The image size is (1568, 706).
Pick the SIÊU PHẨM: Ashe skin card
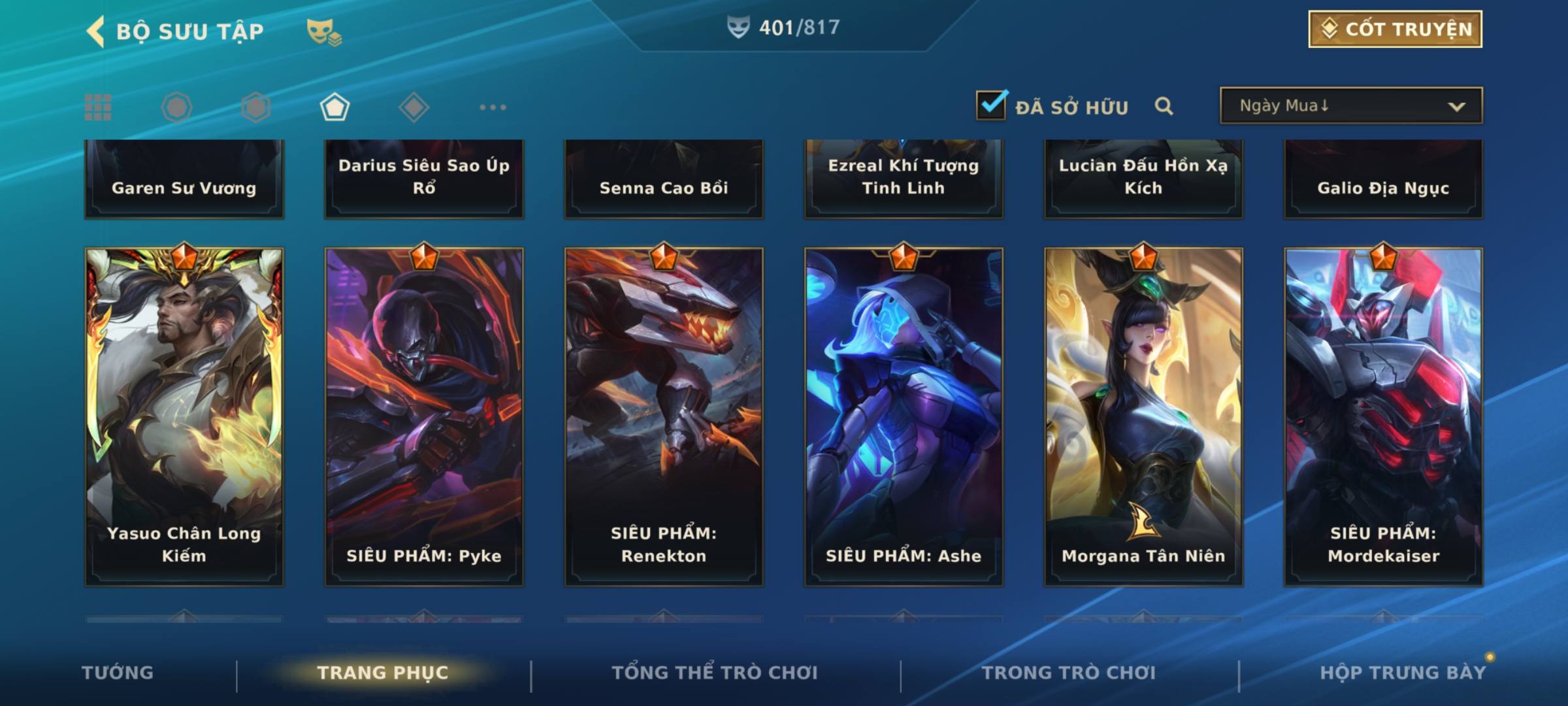point(904,416)
